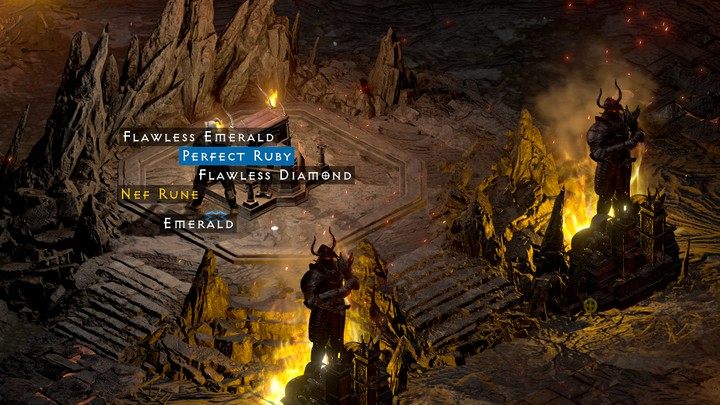This screenshot has height=405, width=720.
Task: Click the plain Emerald item label
Action: point(199,224)
